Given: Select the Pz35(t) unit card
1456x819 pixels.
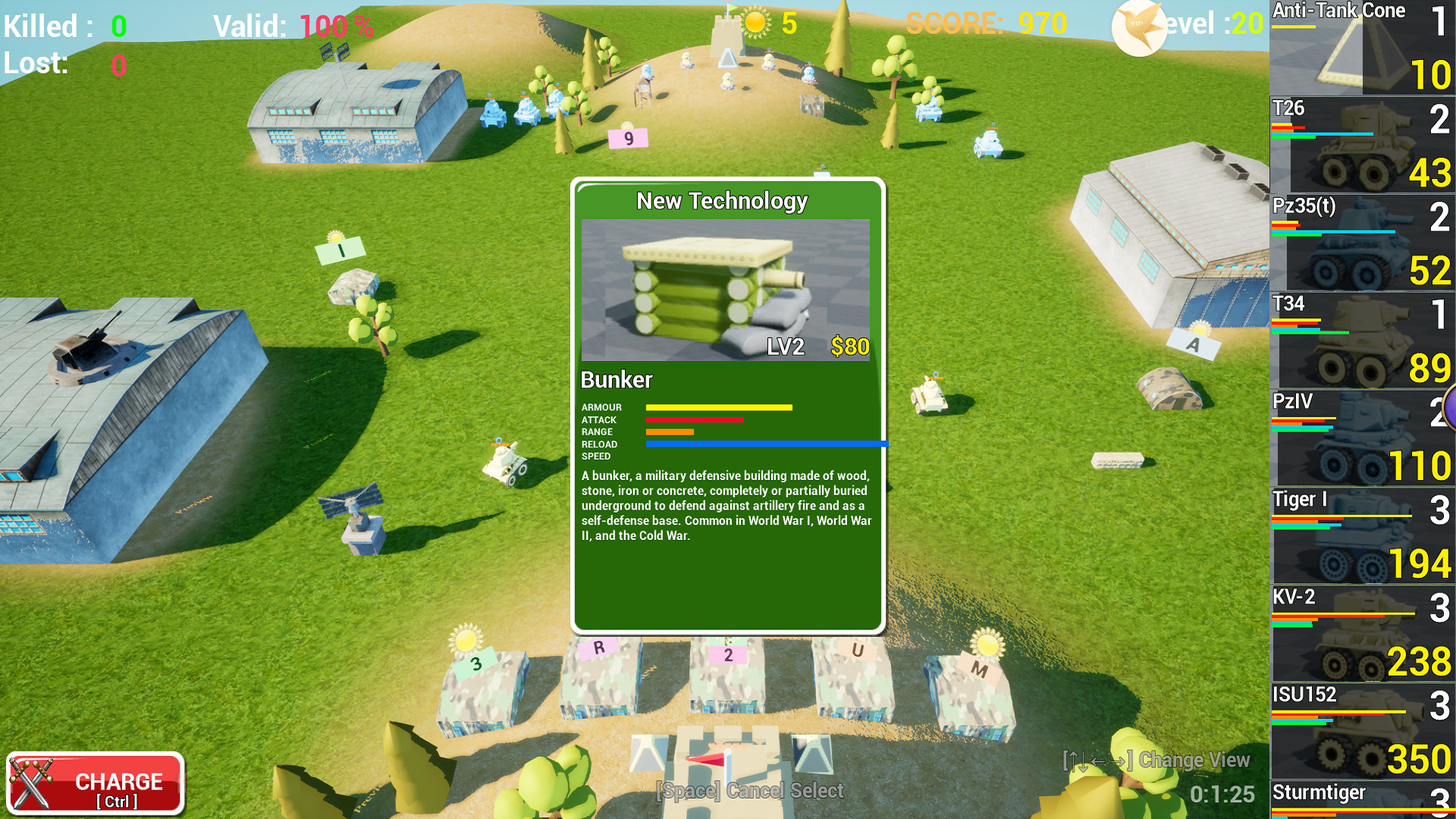Looking at the screenshot, I should [x=1361, y=243].
